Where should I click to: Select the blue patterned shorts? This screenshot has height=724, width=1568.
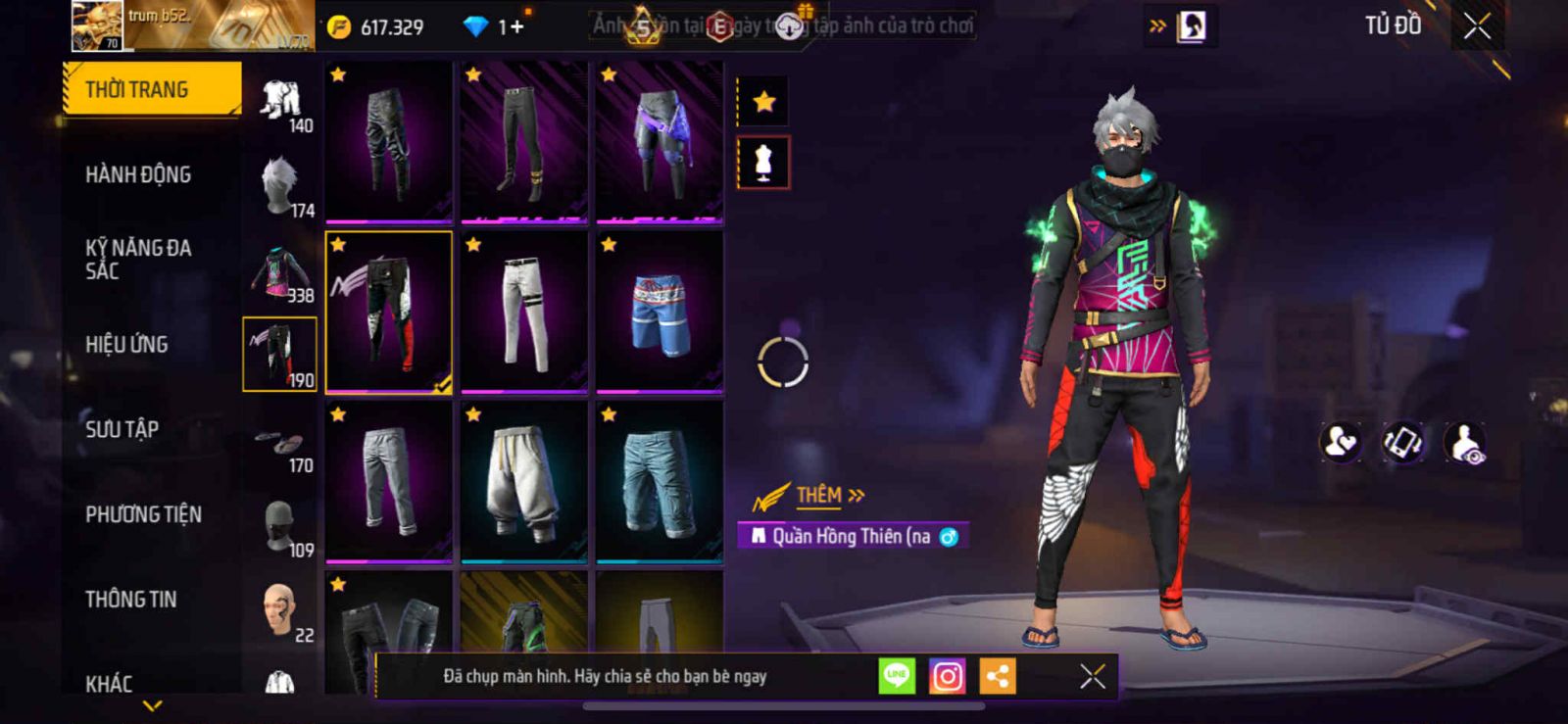click(660, 312)
